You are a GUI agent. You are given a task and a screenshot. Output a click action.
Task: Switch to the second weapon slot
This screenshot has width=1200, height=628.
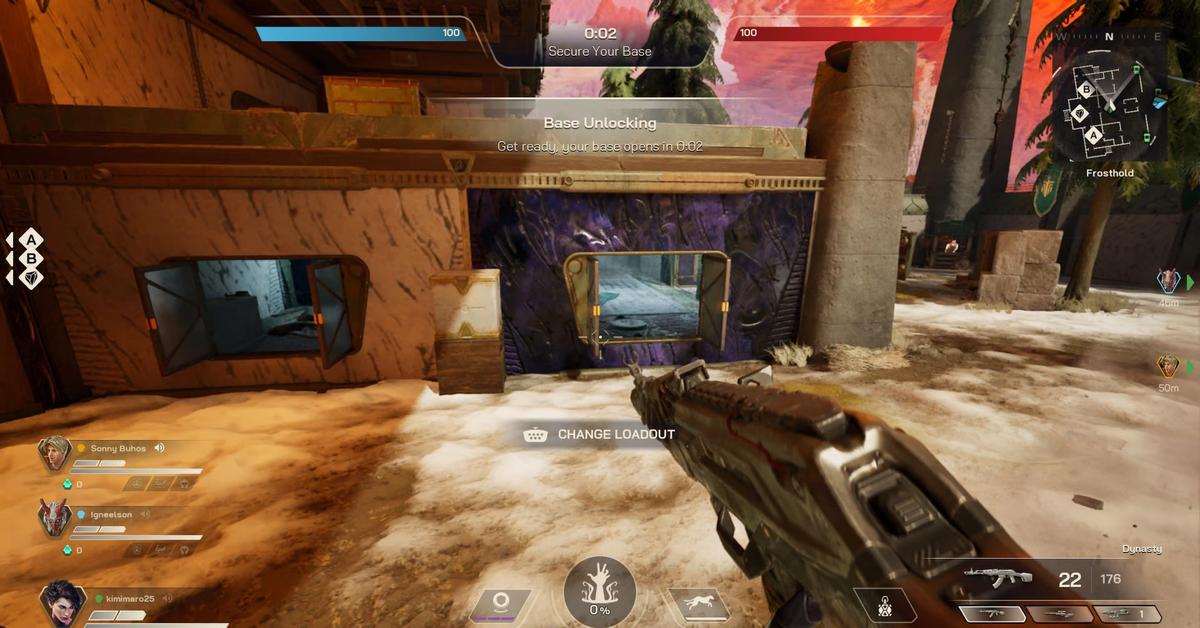click(1060, 614)
